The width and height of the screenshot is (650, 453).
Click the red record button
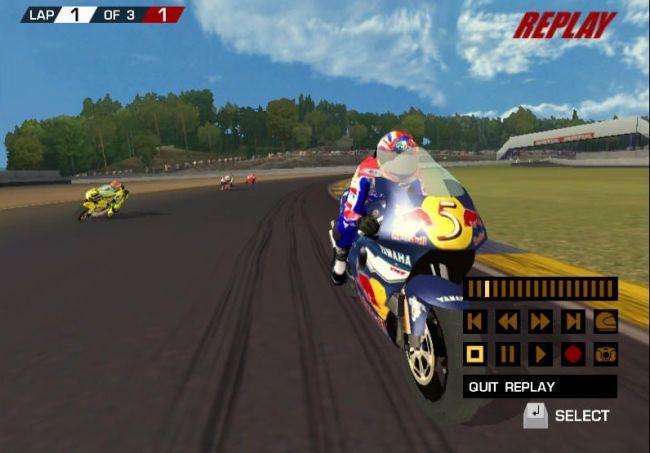coord(573,354)
